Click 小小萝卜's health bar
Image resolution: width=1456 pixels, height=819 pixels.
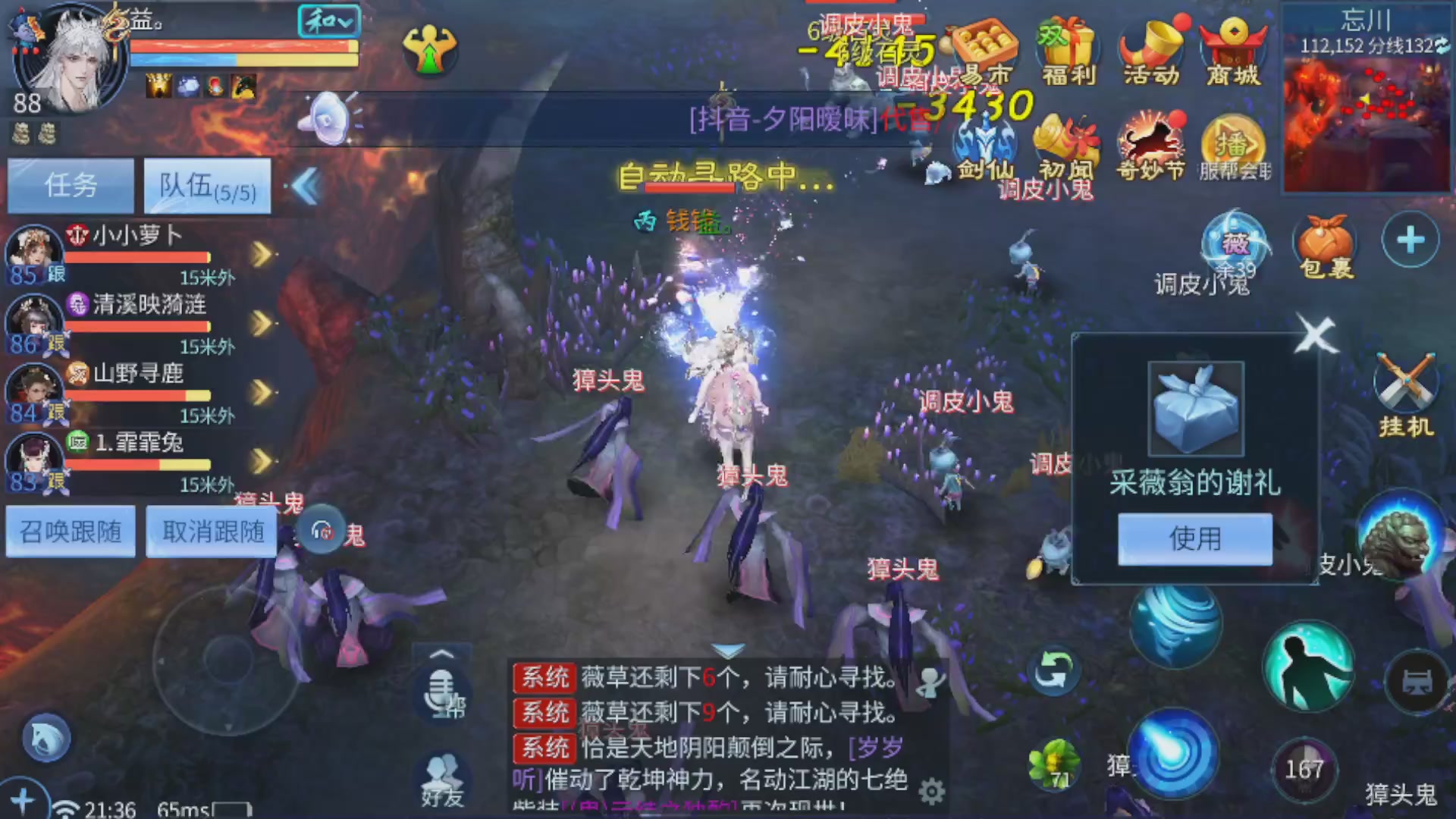click(x=136, y=256)
